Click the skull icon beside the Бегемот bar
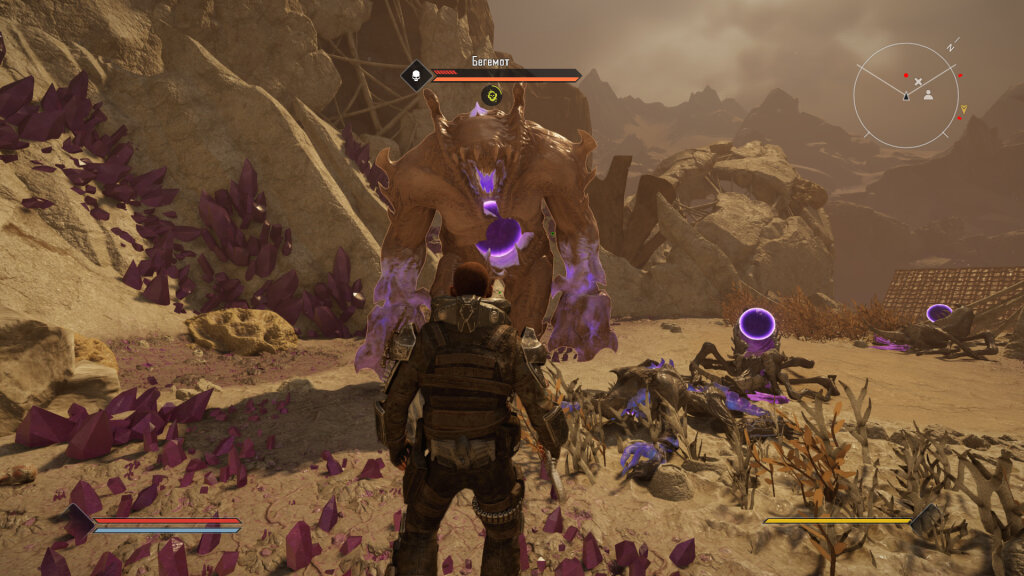The width and height of the screenshot is (1024, 576). click(415, 75)
